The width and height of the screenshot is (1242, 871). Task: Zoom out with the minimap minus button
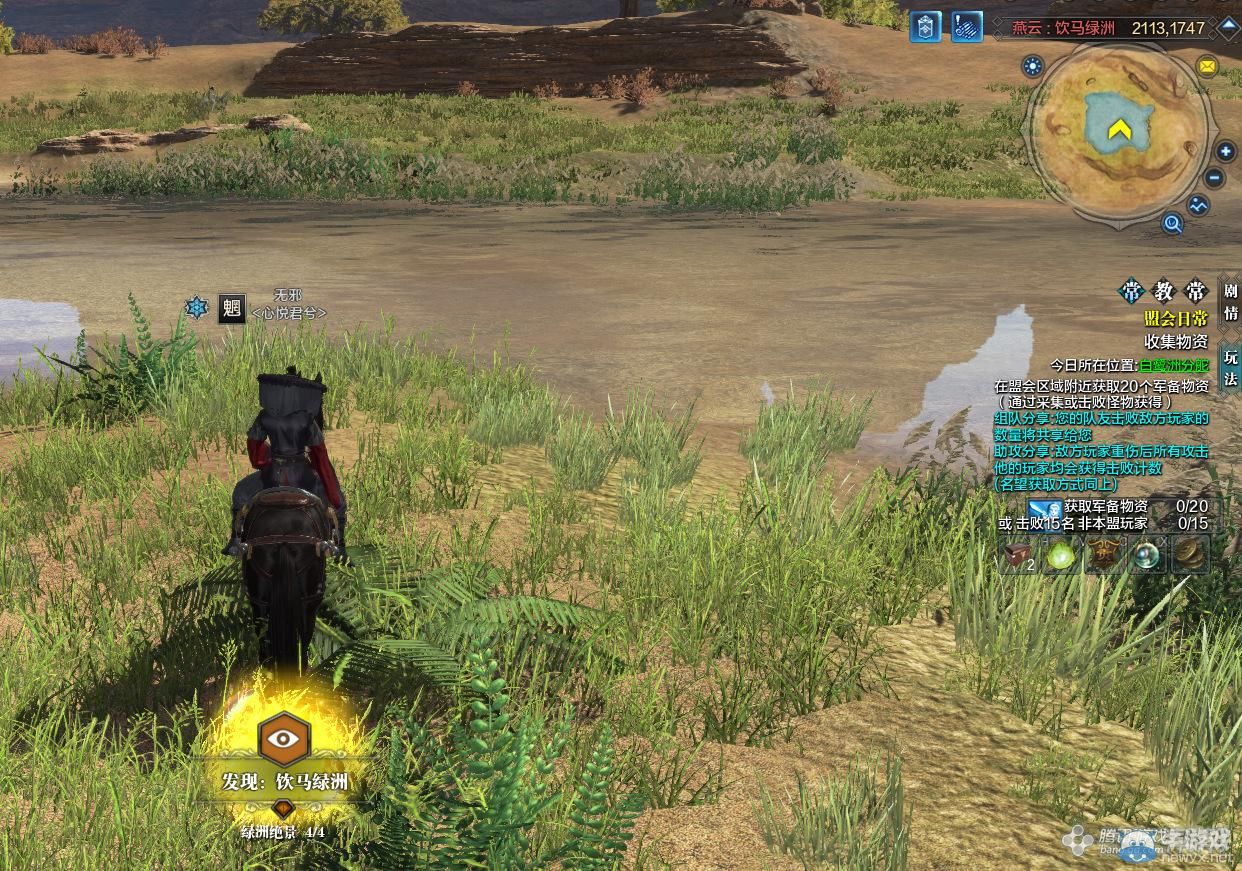click(x=1215, y=179)
